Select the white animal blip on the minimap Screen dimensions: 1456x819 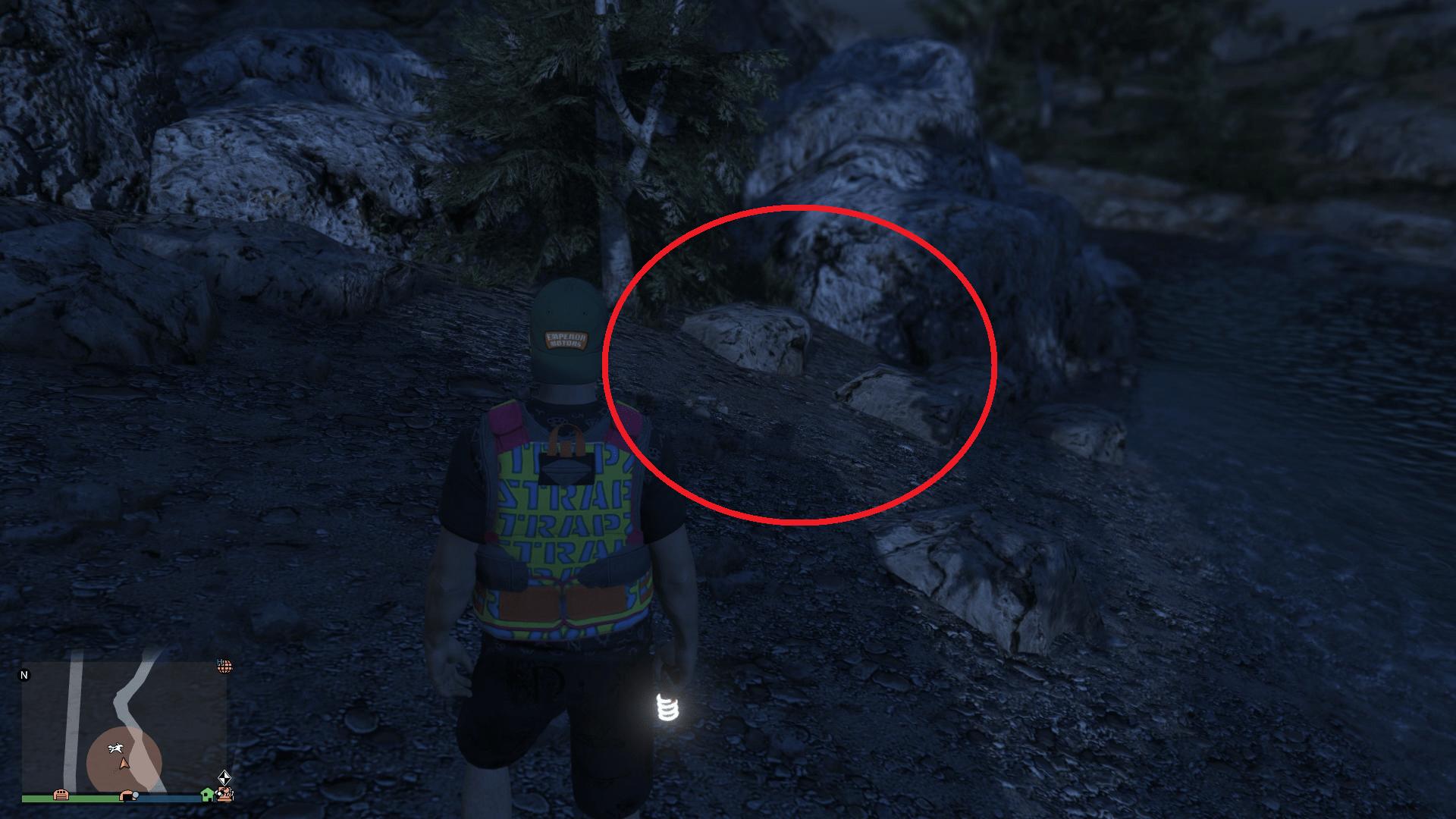[116, 748]
